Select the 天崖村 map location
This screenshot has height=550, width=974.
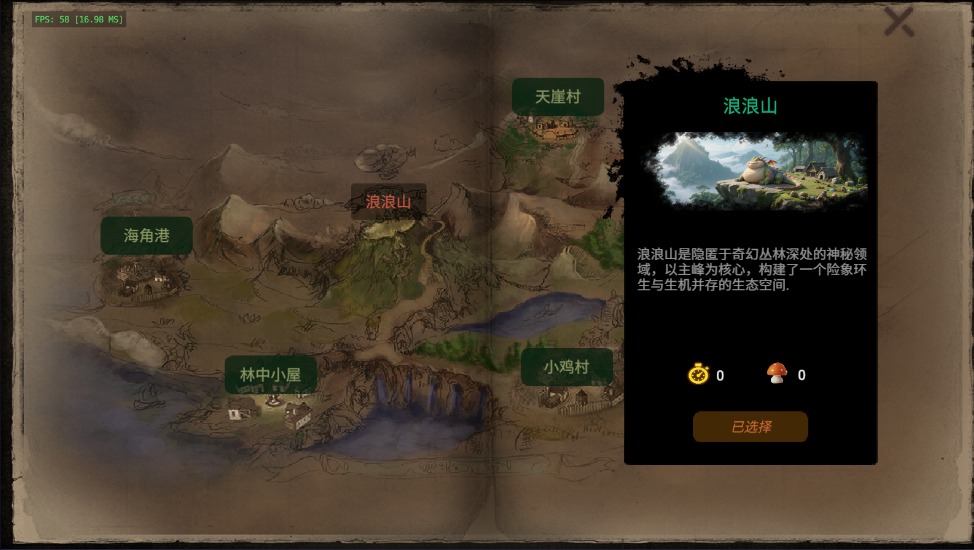point(558,97)
